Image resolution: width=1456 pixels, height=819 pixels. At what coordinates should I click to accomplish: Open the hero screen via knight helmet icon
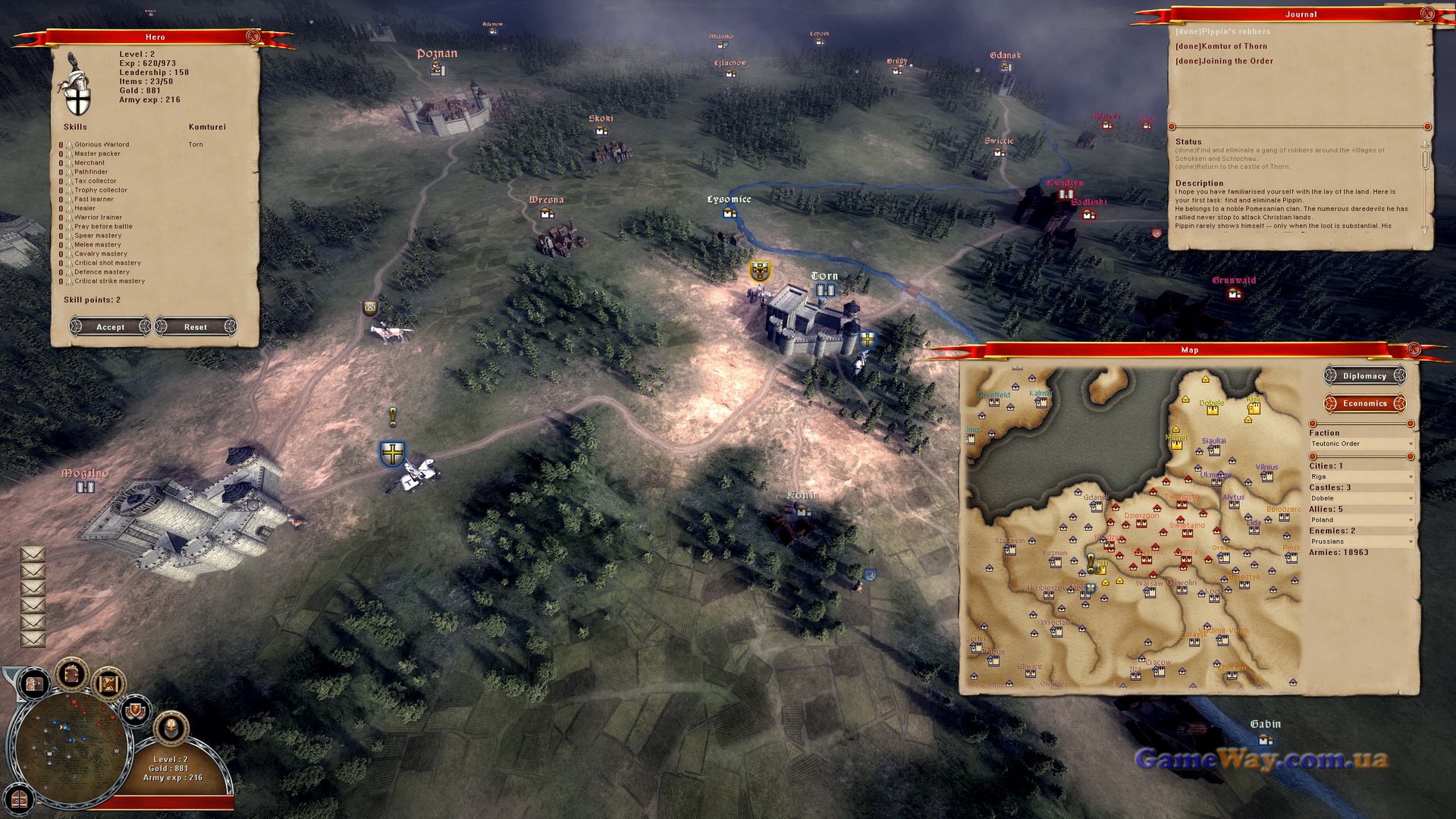click(171, 729)
